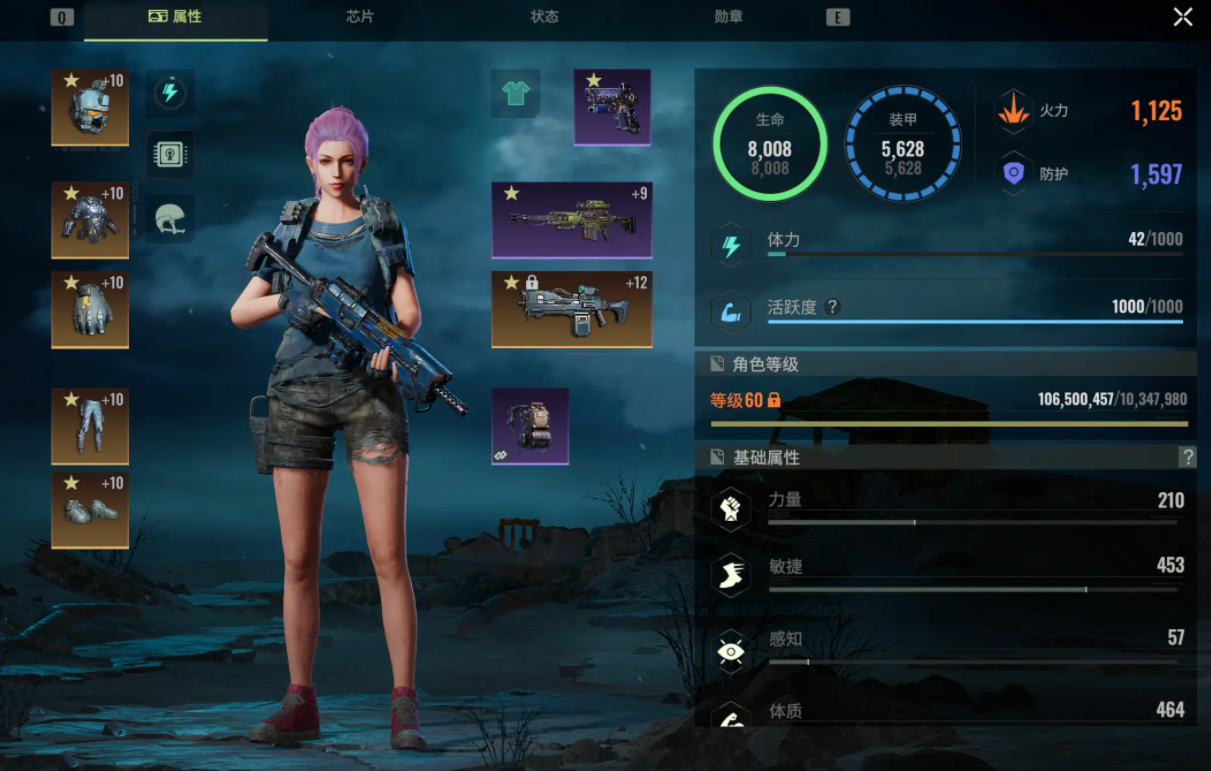This screenshot has width=1211, height=771.
Task: Select the +10 helmet equipment slot
Action: tap(90, 107)
